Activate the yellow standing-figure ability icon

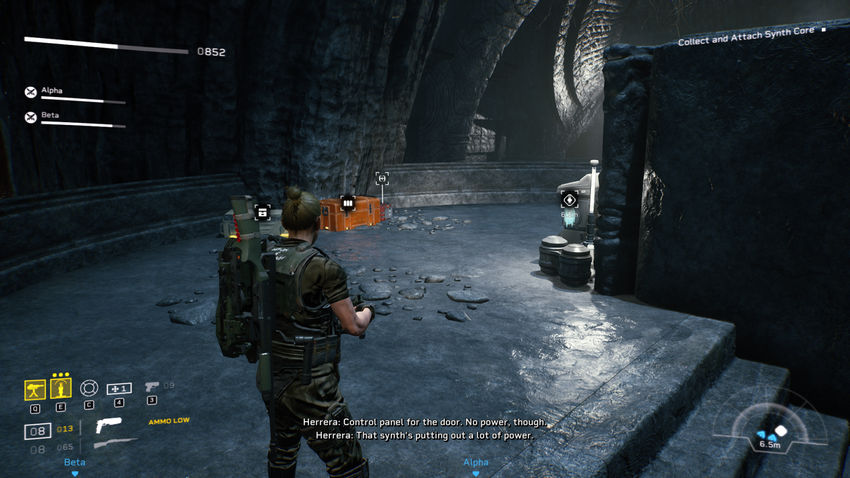coord(61,388)
